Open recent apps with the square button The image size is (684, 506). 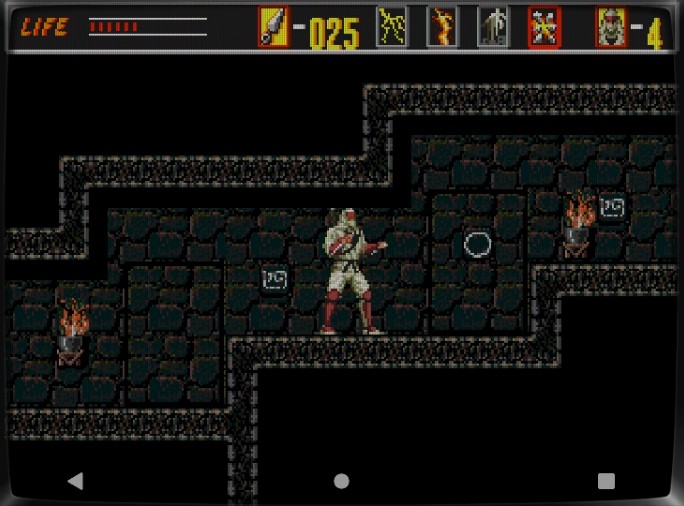tap(606, 481)
